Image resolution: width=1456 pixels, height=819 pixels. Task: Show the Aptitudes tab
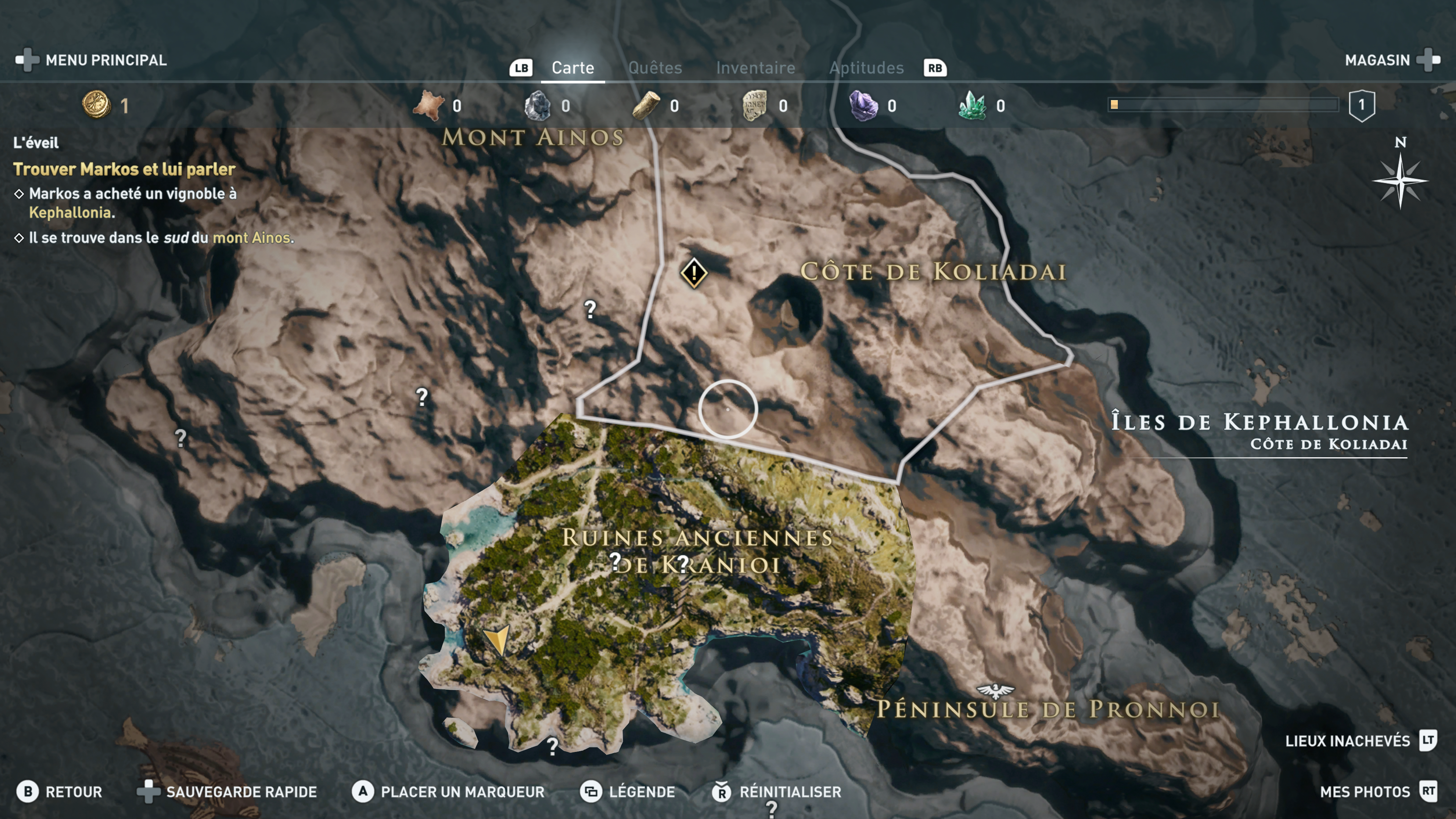[x=866, y=68]
